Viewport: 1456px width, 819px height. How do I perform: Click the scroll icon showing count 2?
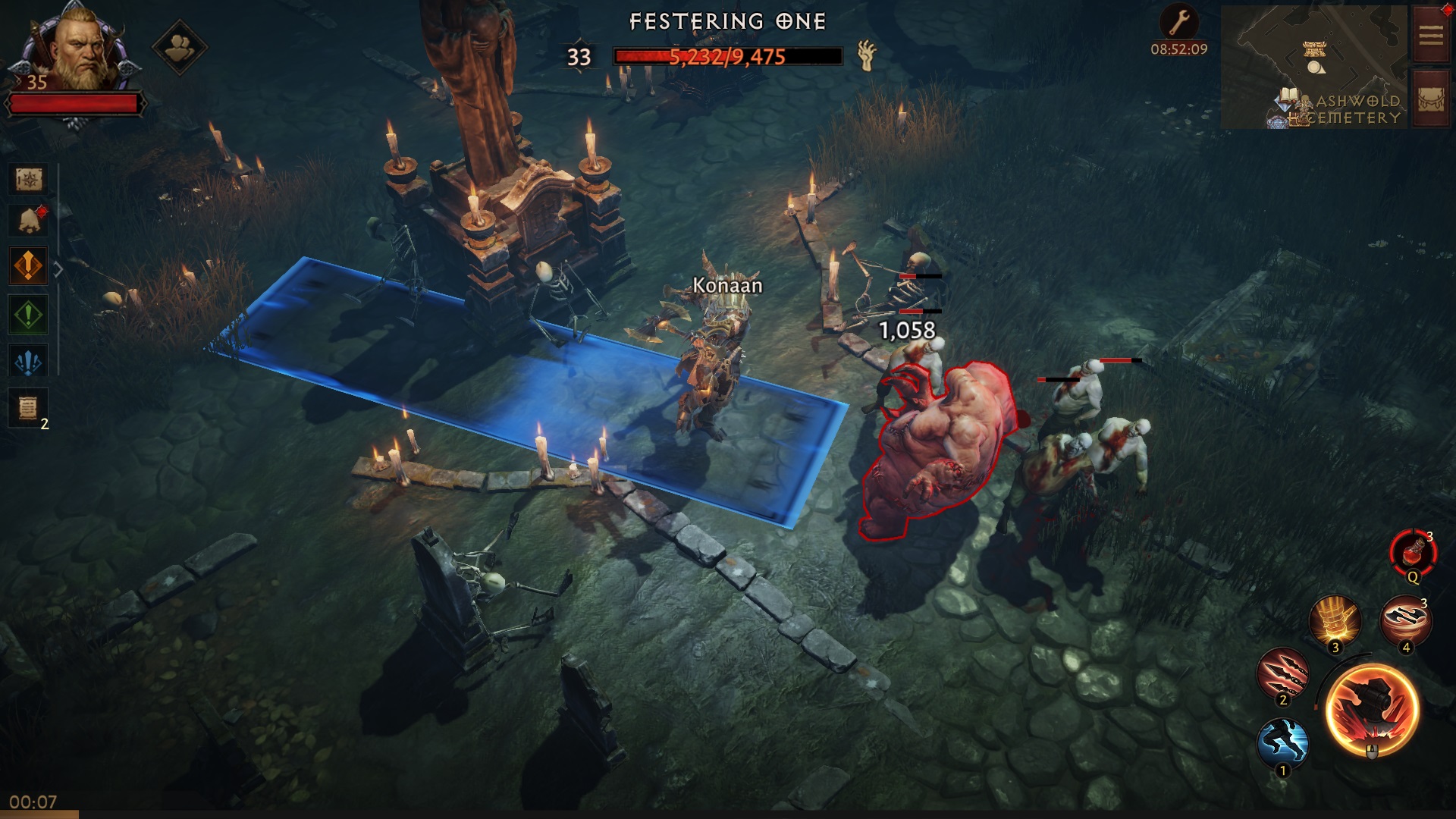click(x=27, y=404)
